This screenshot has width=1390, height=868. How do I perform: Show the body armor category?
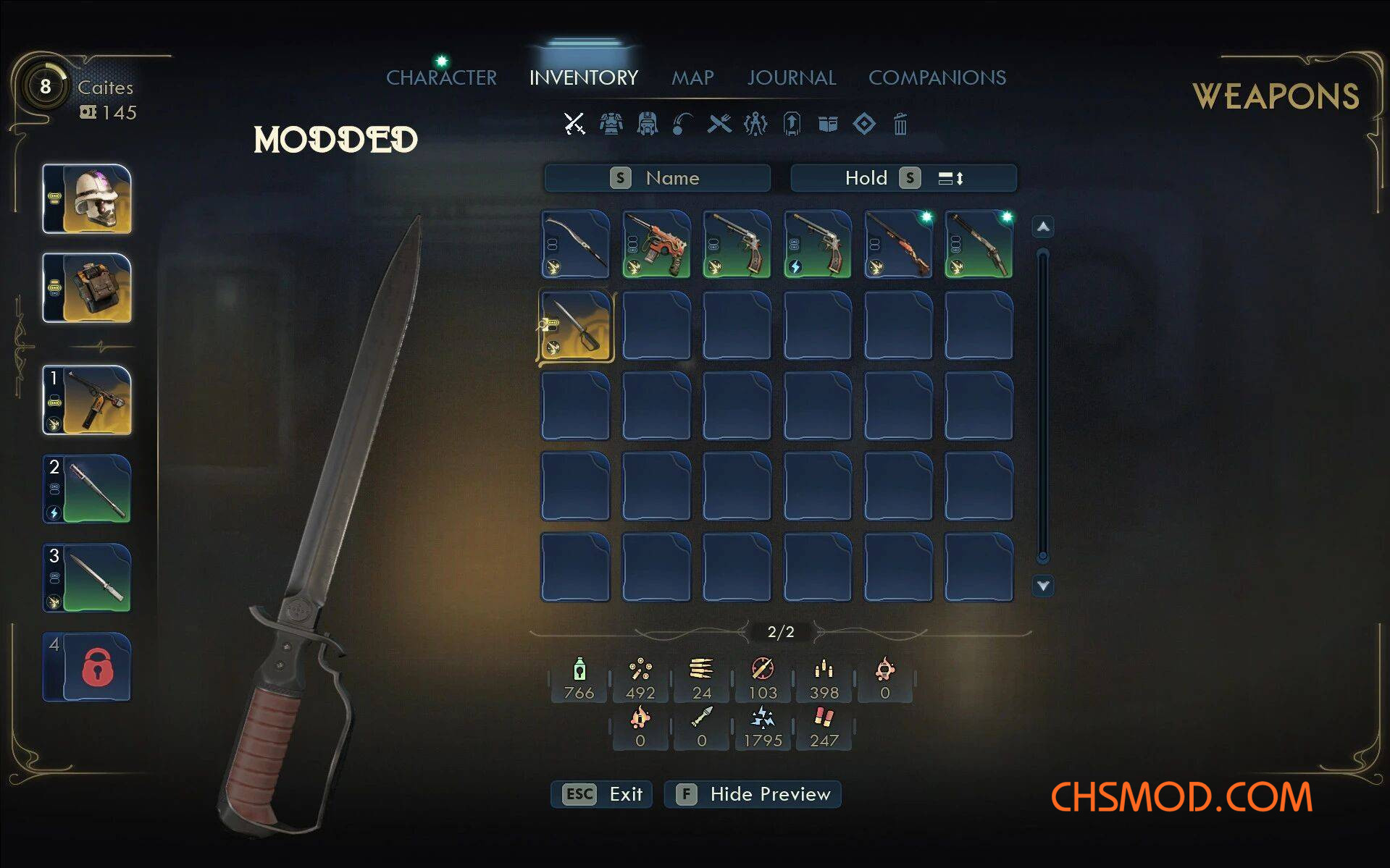point(611,124)
